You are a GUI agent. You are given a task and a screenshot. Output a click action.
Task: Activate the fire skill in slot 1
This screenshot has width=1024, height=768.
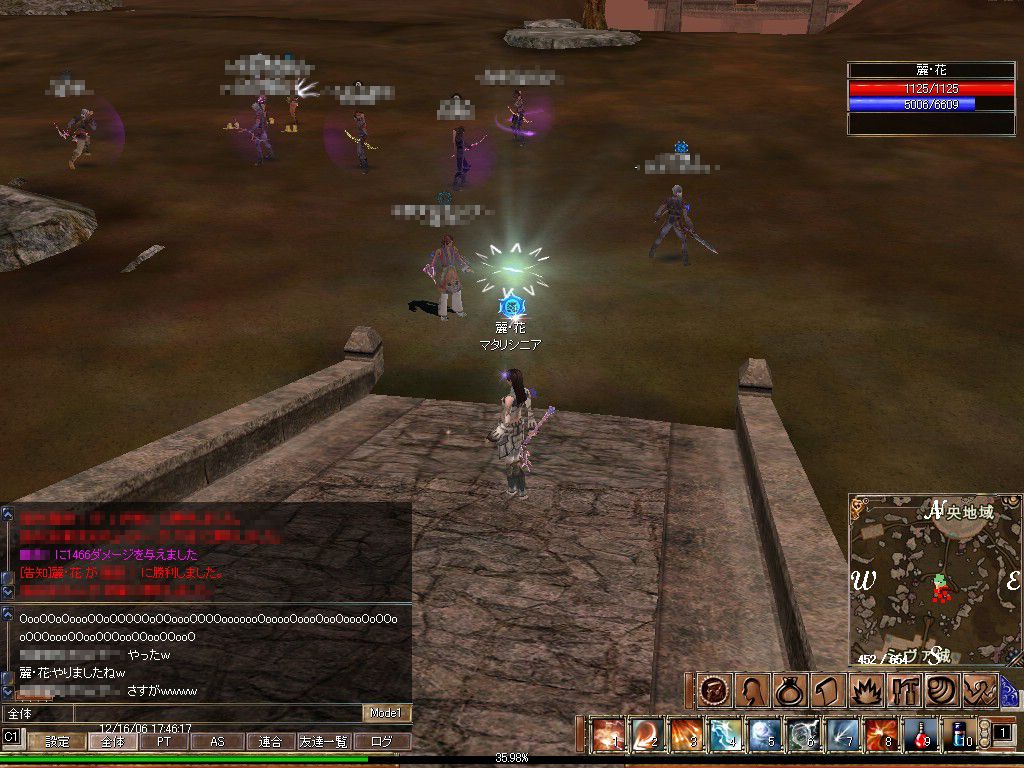click(608, 735)
